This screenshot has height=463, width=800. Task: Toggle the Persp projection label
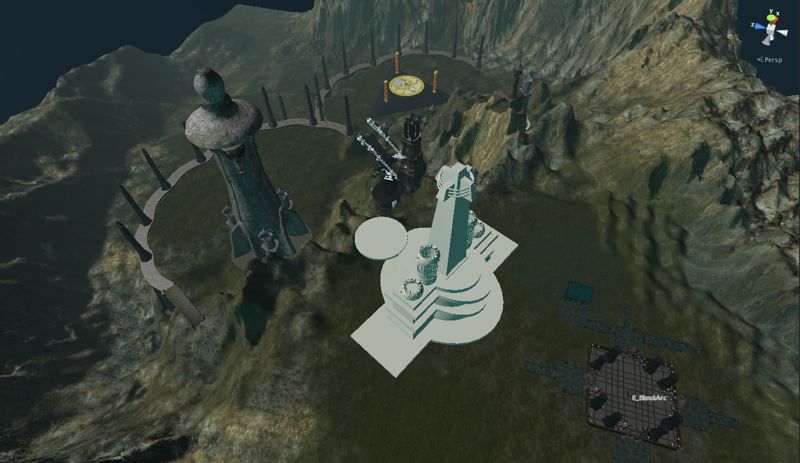pyautogui.click(x=771, y=59)
